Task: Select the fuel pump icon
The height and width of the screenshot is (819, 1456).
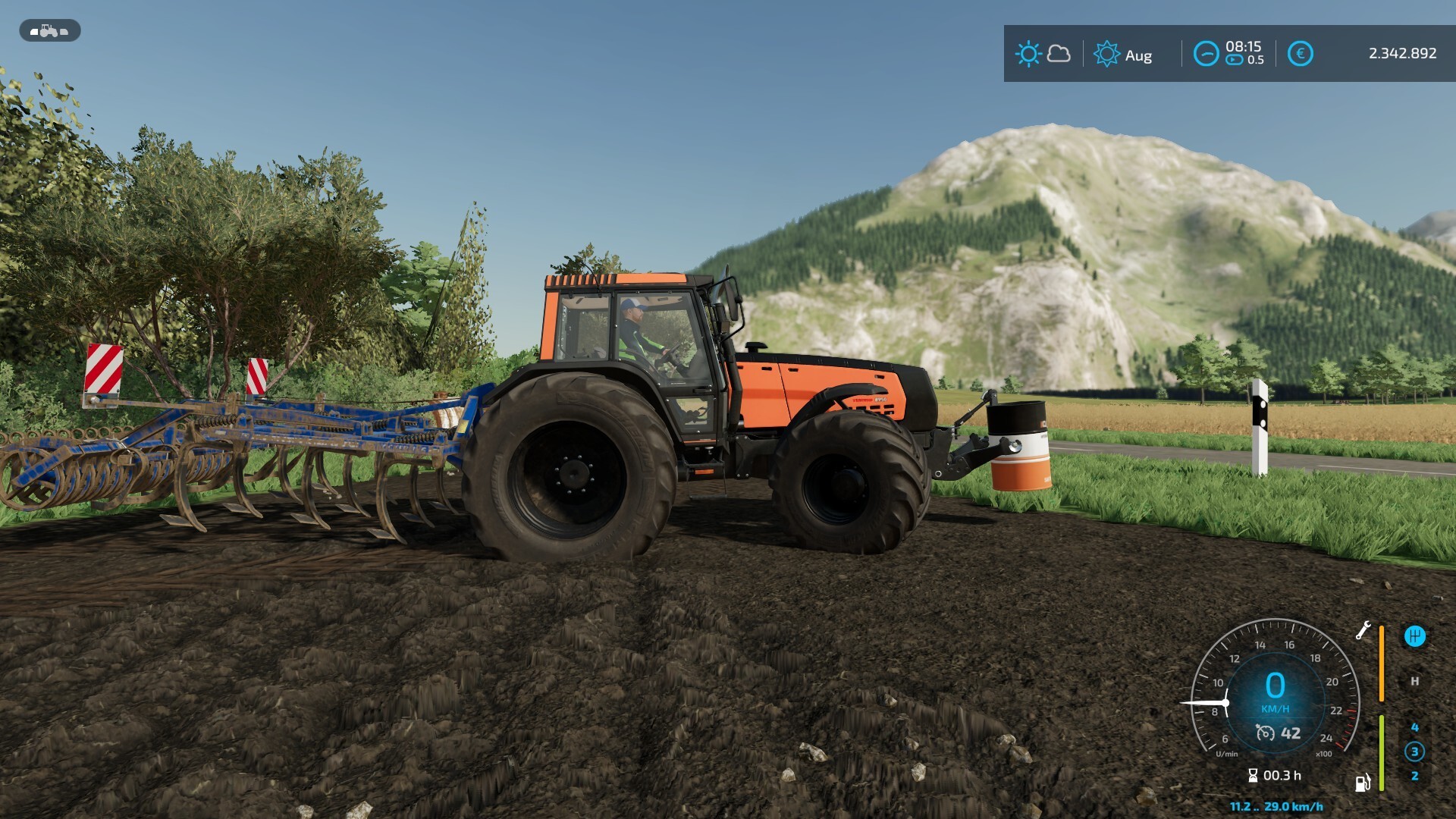Action: click(1363, 782)
